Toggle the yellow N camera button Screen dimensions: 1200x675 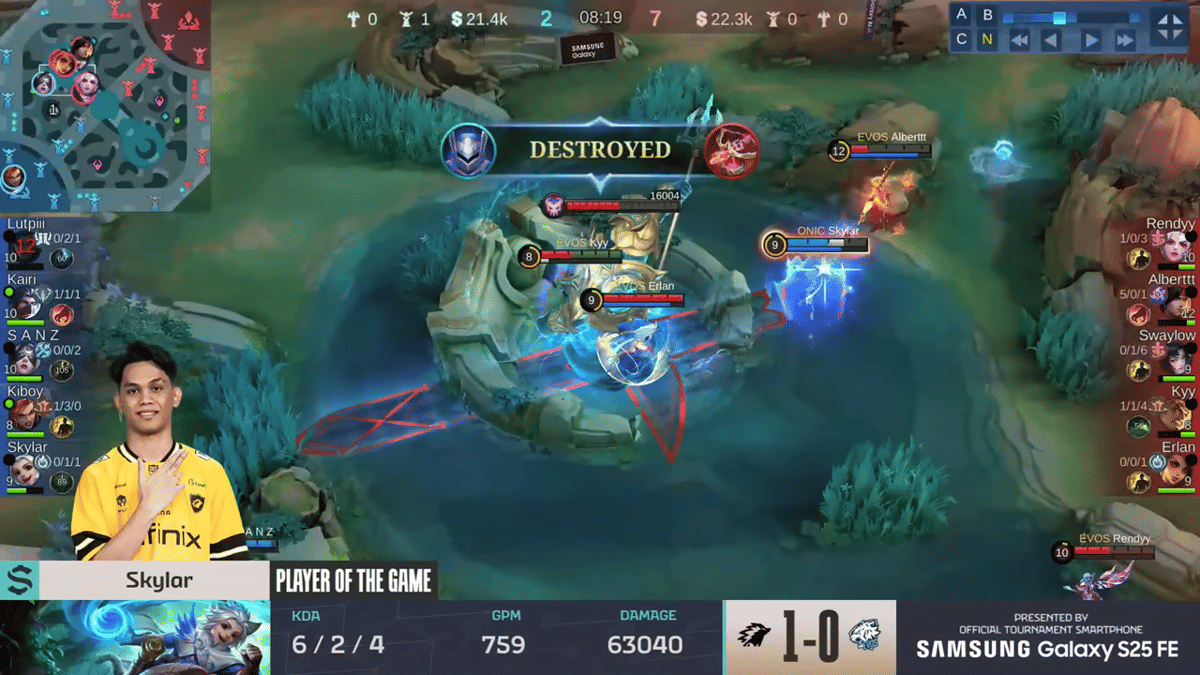click(x=988, y=40)
